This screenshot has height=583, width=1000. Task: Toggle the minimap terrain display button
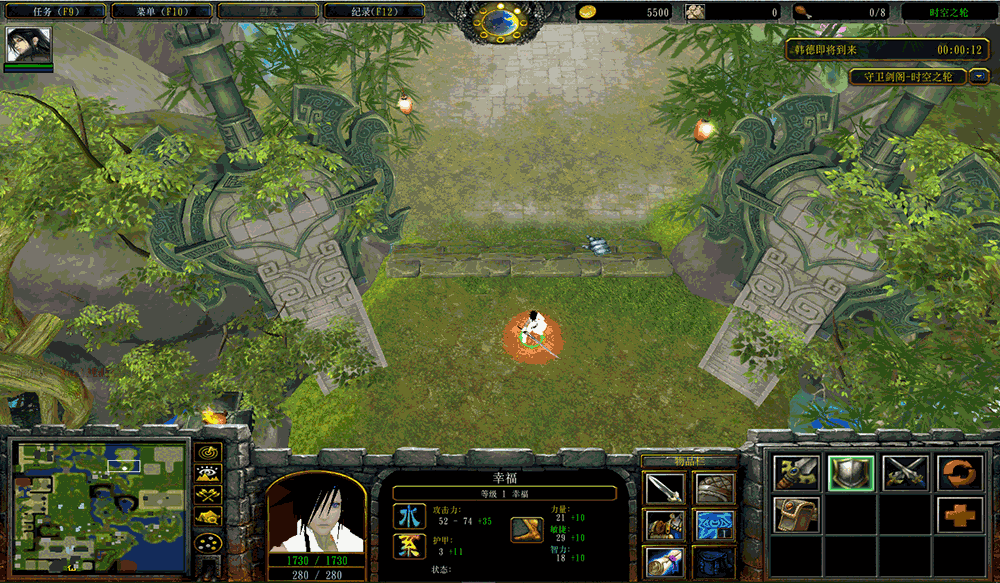click(x=208, y=473)
